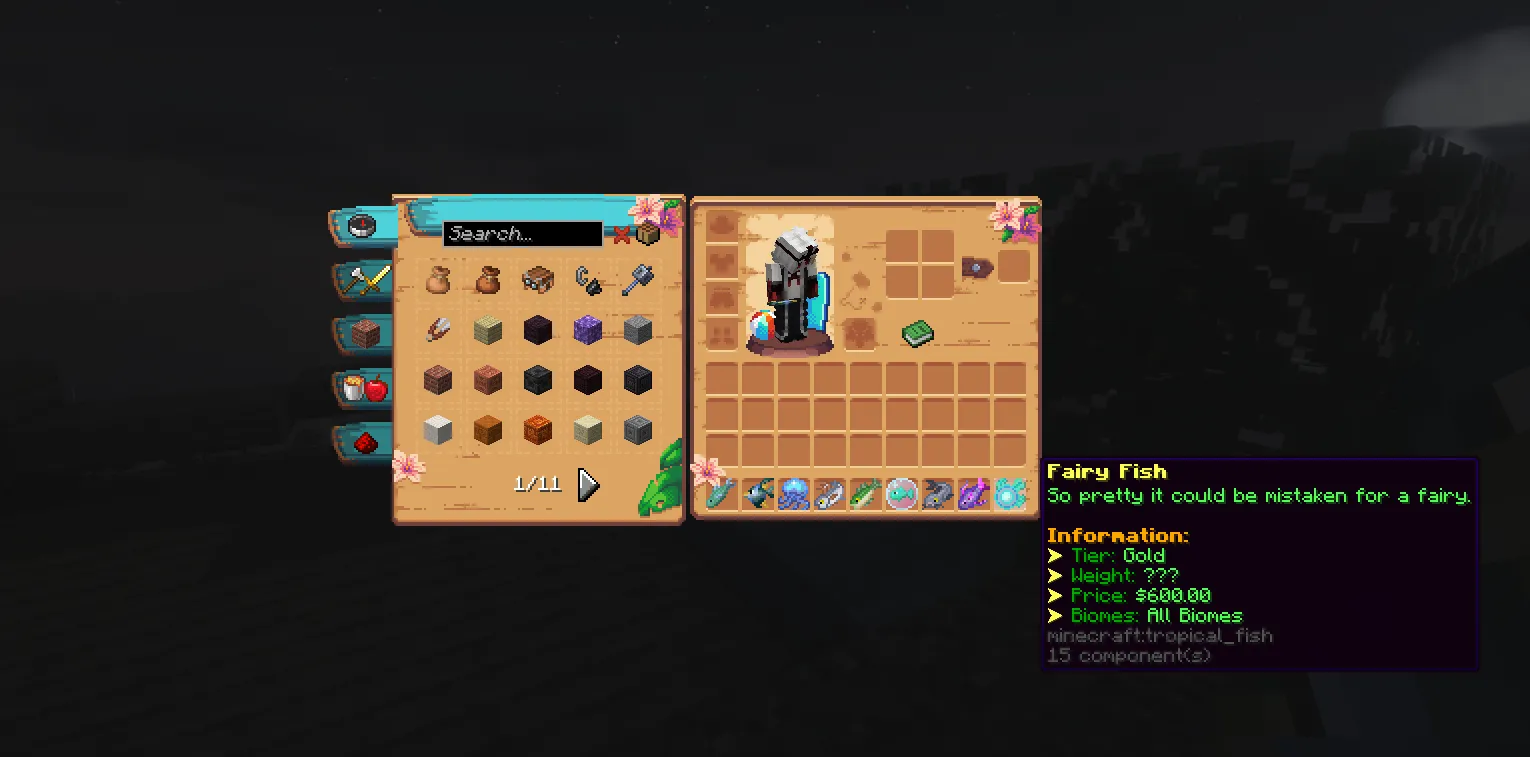1530x757 pixels.
Task: Choose the striped angelfish hotbar slot
Action: coord(758,493)
